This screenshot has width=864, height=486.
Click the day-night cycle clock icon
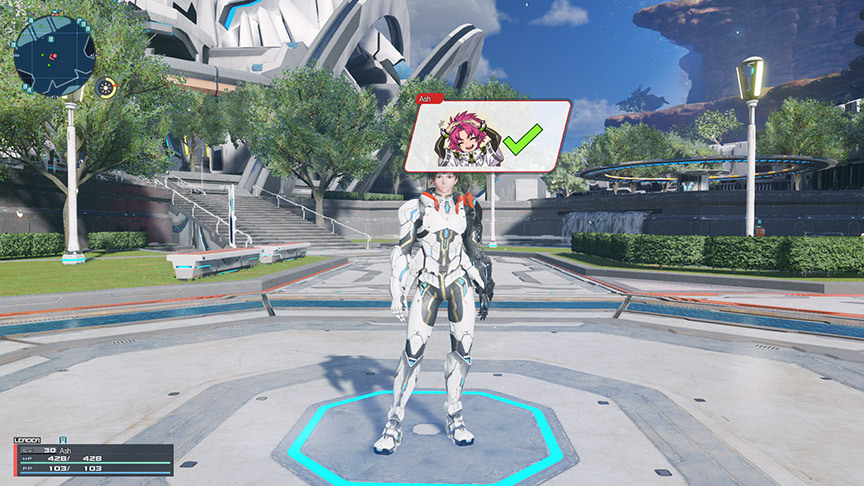107,88
